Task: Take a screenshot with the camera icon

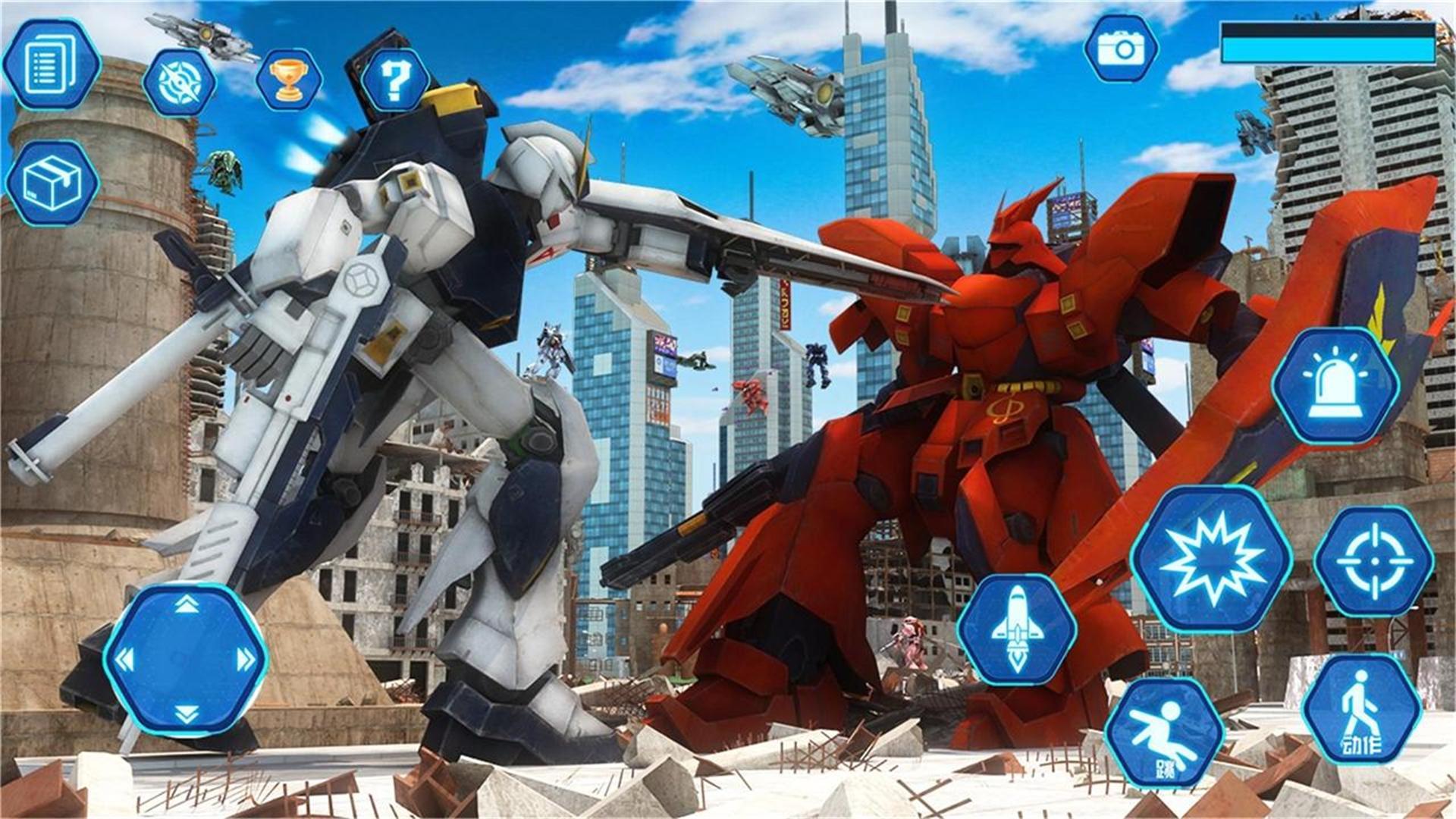Action: 1120,49
